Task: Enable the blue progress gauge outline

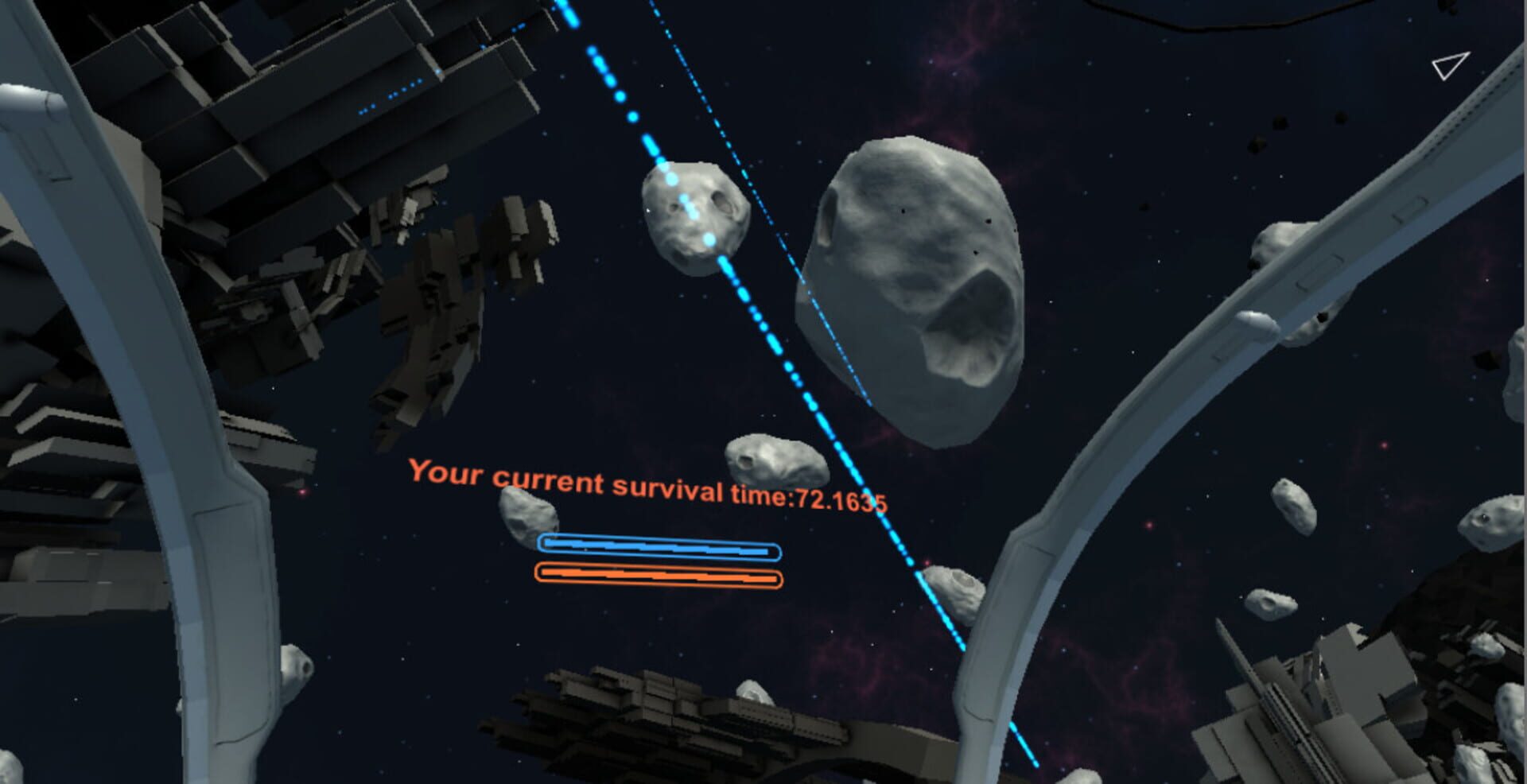Action: pos(660,545)
